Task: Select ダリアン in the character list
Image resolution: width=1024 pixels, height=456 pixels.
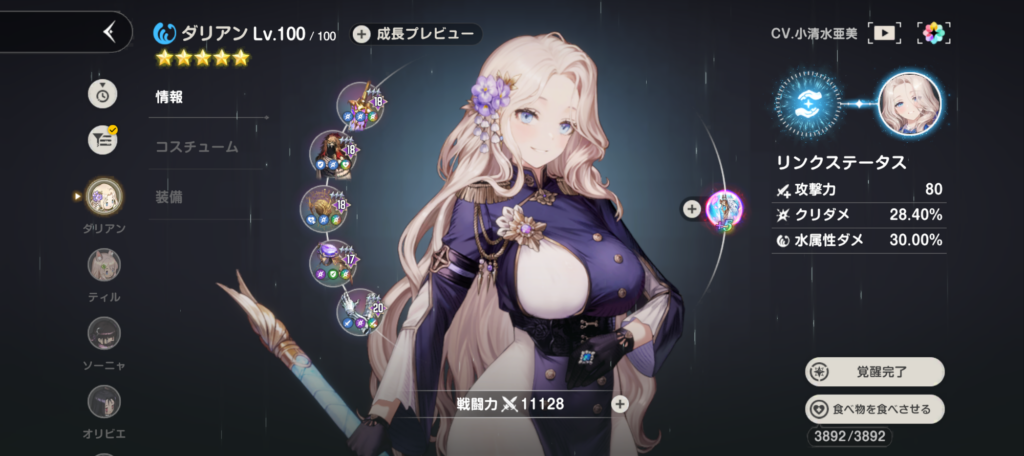Action: pos(104,196)
